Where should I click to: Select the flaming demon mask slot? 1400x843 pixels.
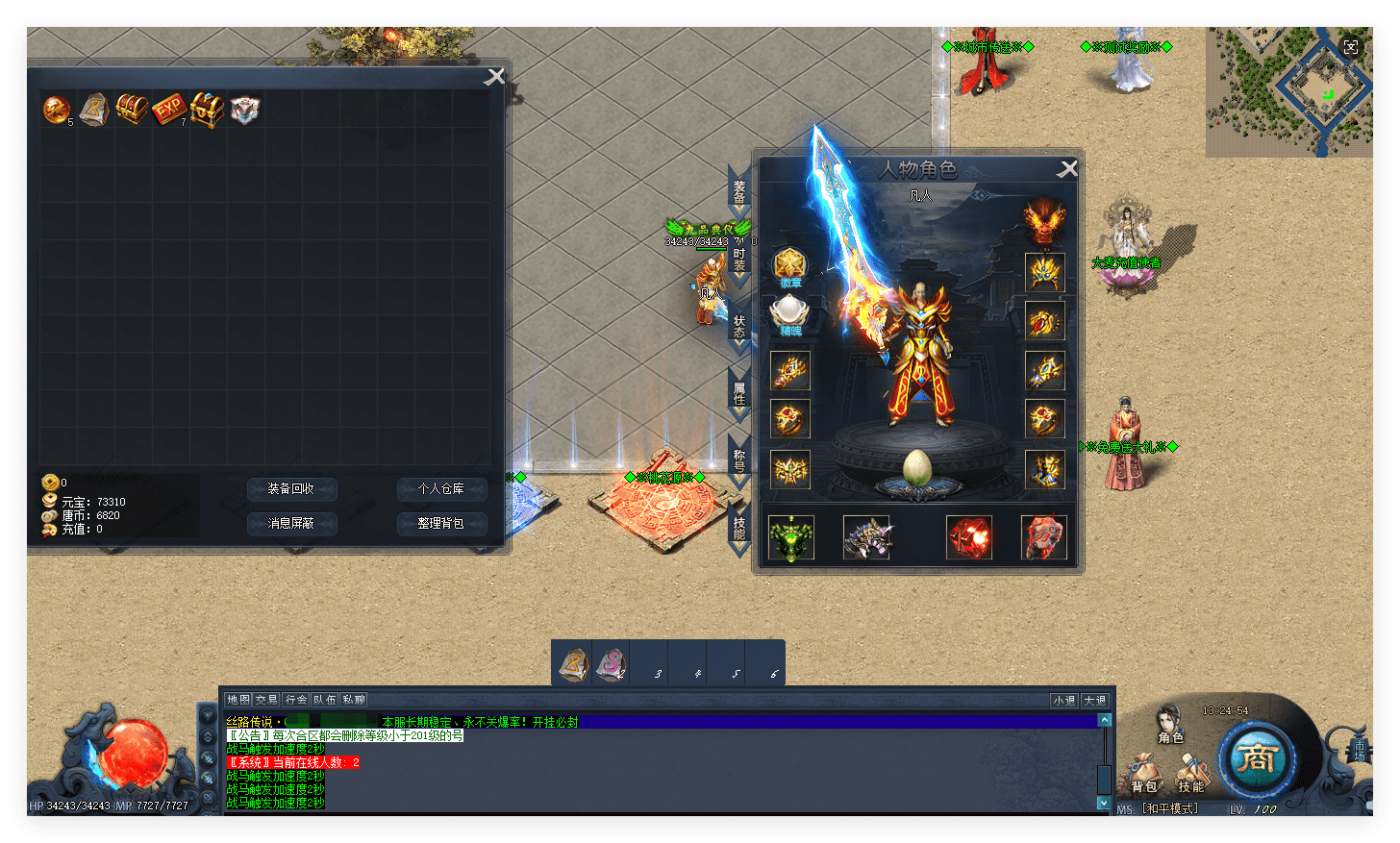click(1043, 222)
